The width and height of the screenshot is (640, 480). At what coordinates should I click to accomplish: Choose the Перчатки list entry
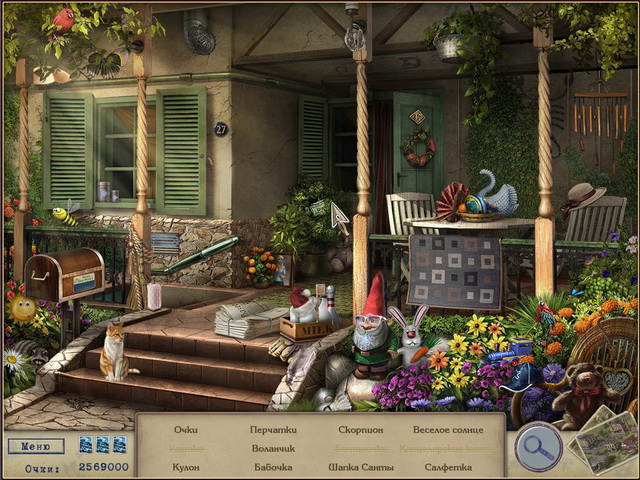272,429
